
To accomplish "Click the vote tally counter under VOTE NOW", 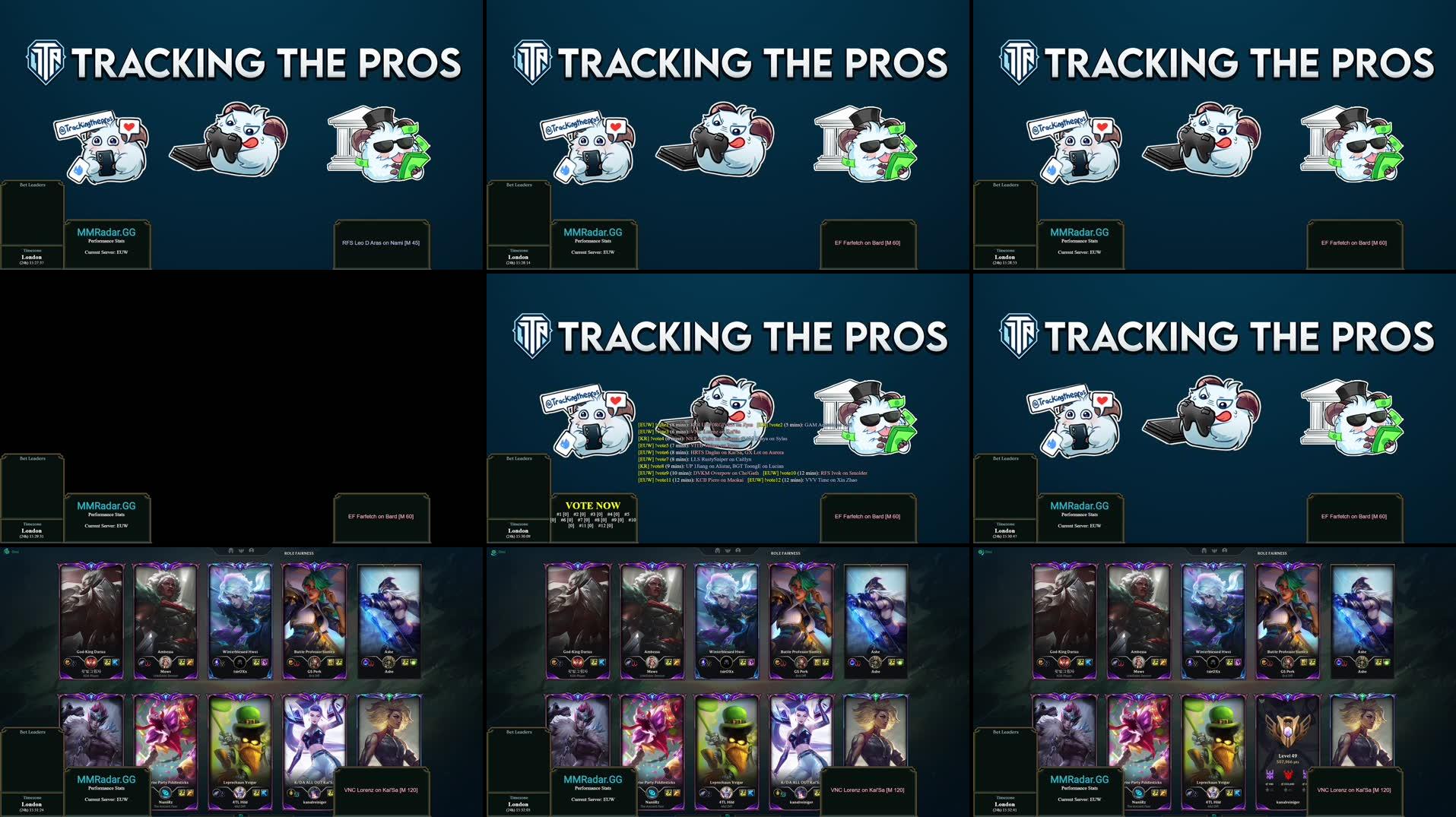I will pyautogui.click(x=592, y=521).
